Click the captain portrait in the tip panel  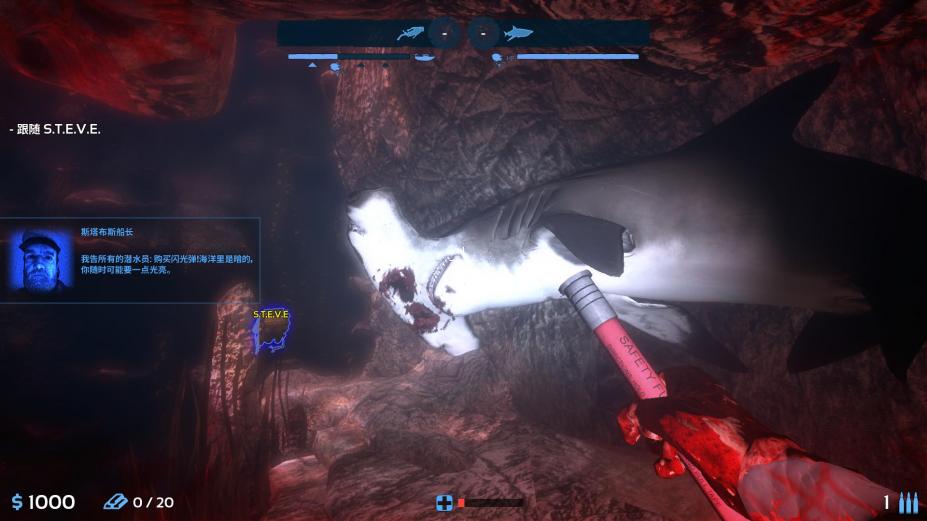click(42, 260)
